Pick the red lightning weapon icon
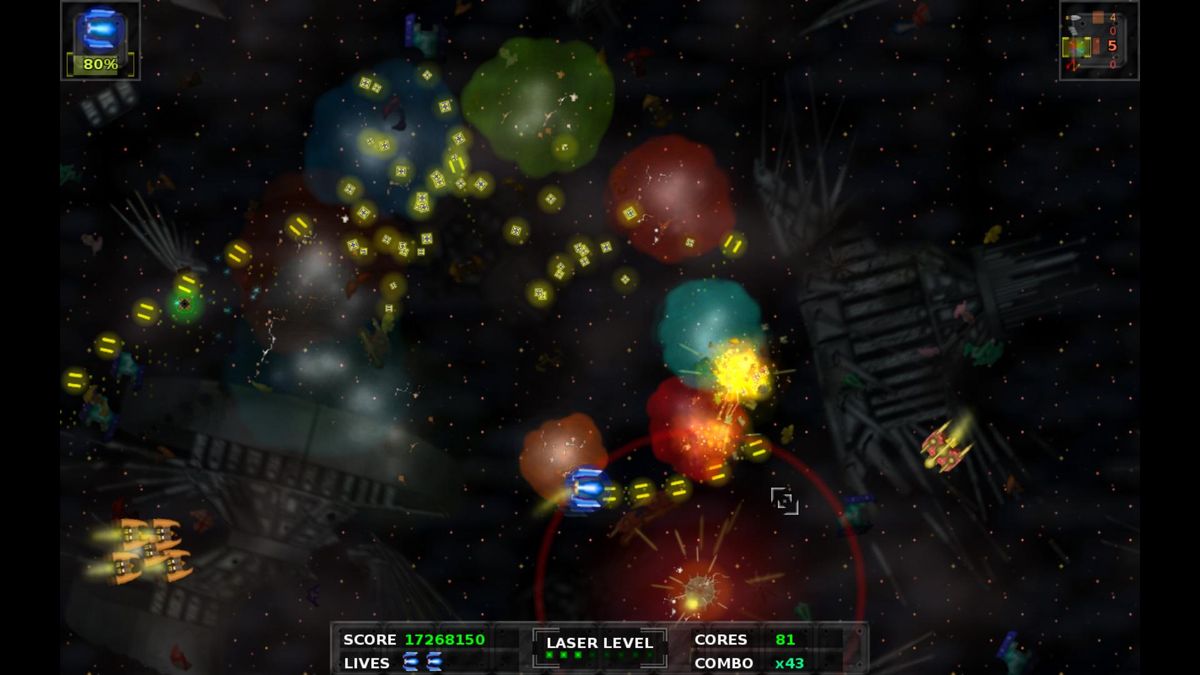The height and width of the screenshot is (675, 1200). point(1072,66)
